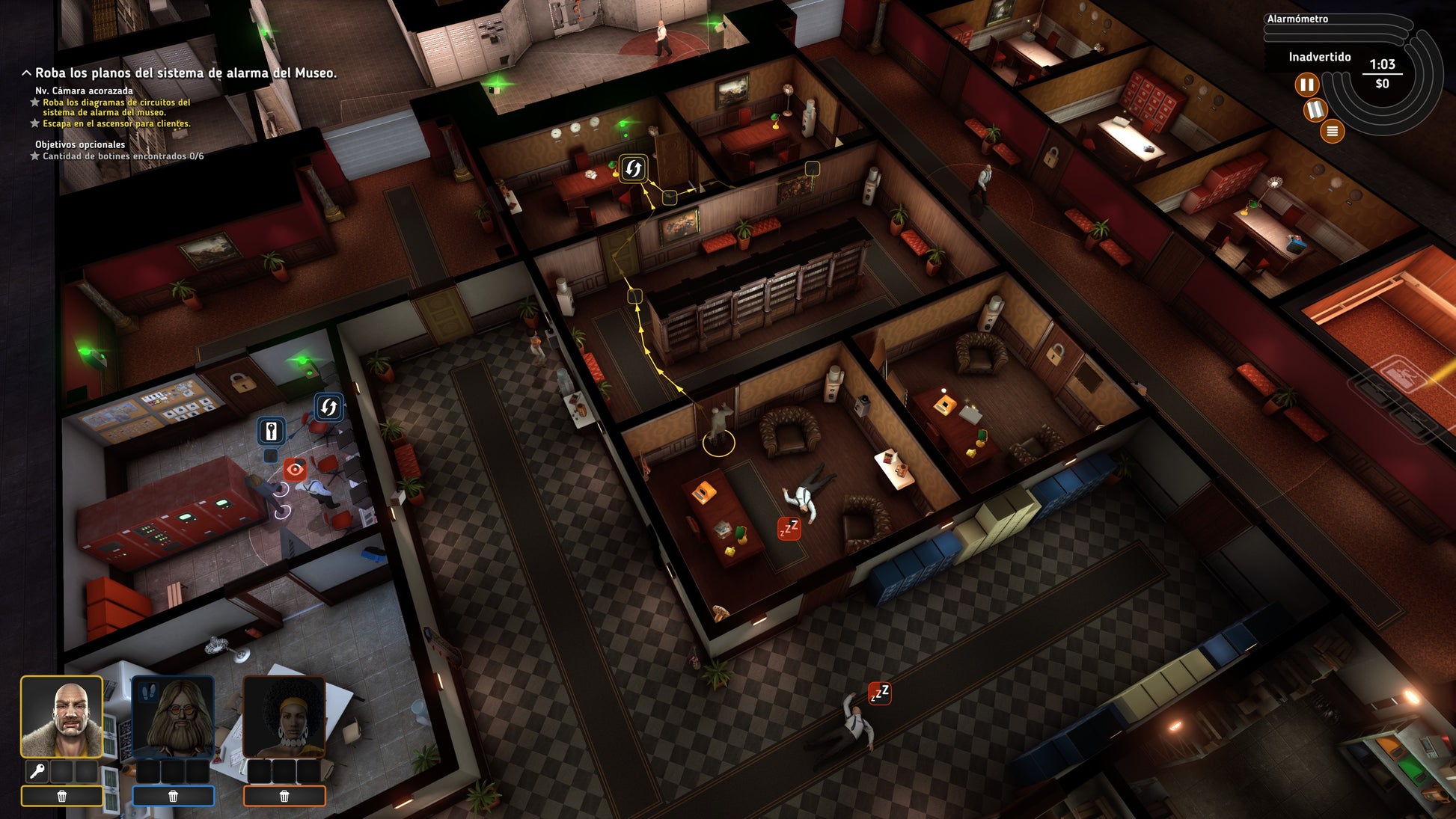The height and width of the screenshot is (819, 1456).
Task: Click the red eye detection icon
Action: tap(295, 470)
